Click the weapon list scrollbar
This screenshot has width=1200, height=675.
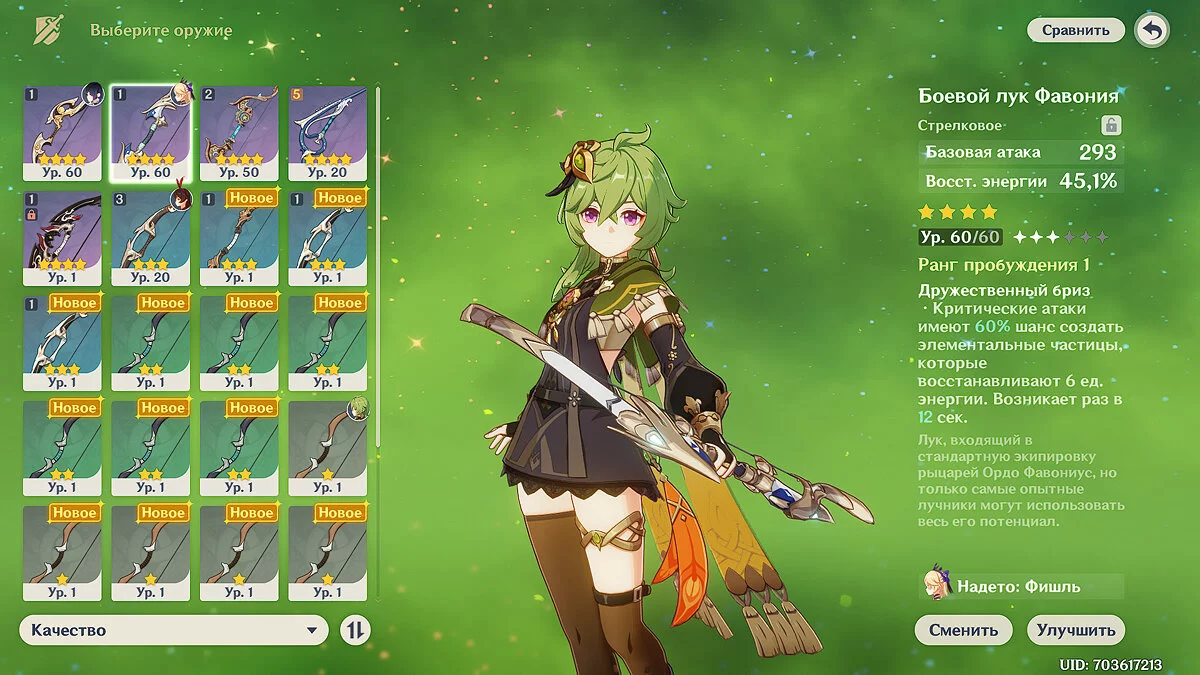(x=378, y=270)
